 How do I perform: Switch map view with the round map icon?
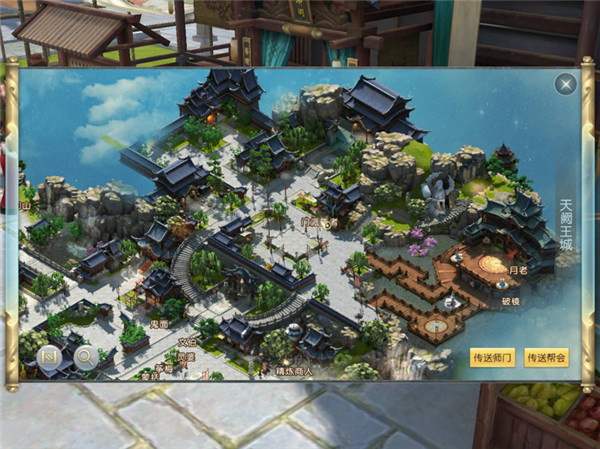click(x=48, y=355)
